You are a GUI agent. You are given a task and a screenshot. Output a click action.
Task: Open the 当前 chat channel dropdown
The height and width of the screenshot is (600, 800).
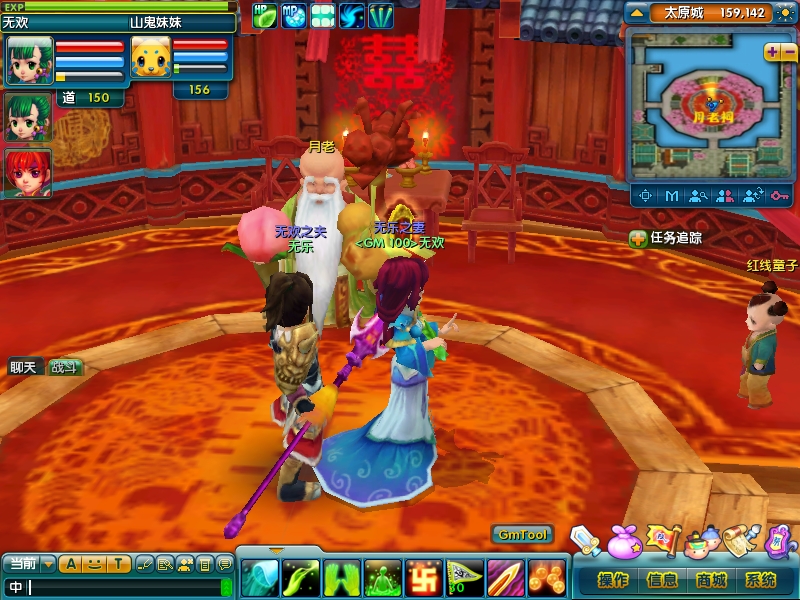click(x=48, y=564)
